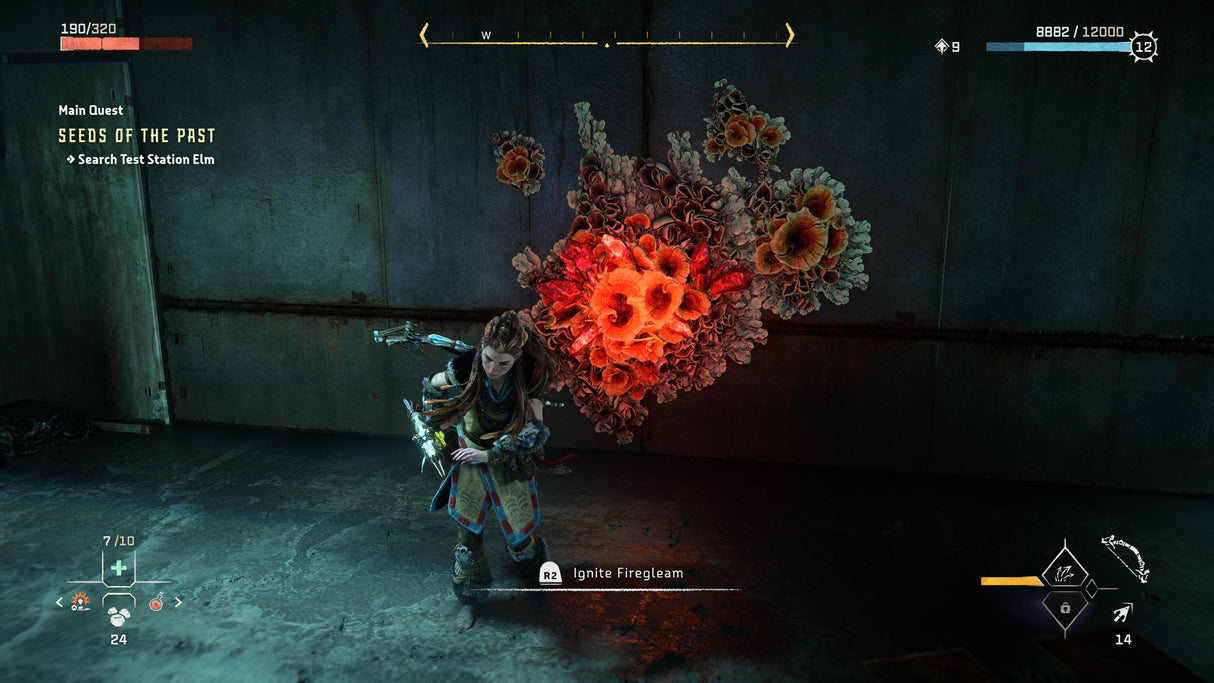Click the locked valor surge diamond
The width and height of the screenshot is (1214, 683).
1064,607
